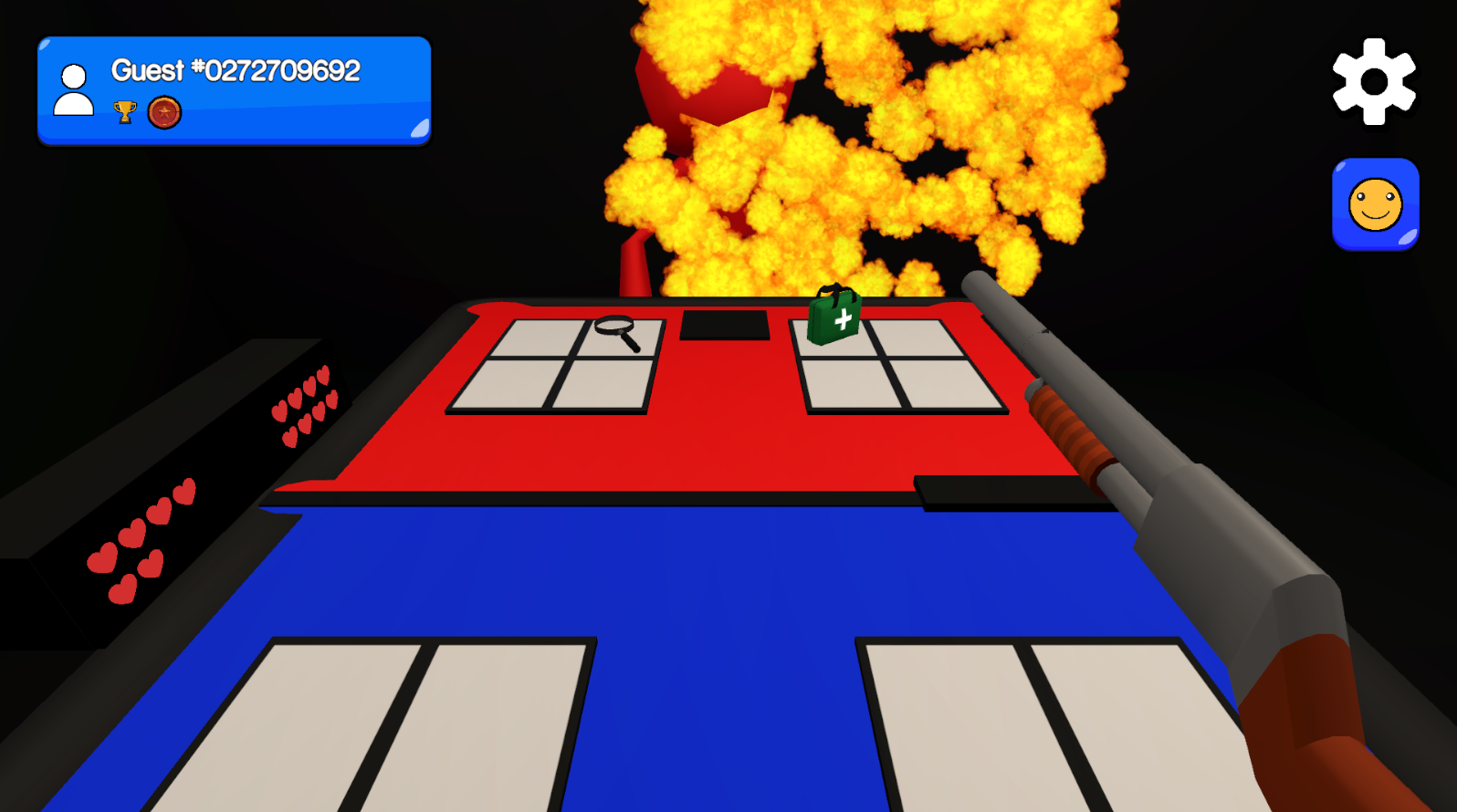Screen dimensions: 1457x812
Task: Click the Guest #0272709692 name label
Action: pos(235,70)
